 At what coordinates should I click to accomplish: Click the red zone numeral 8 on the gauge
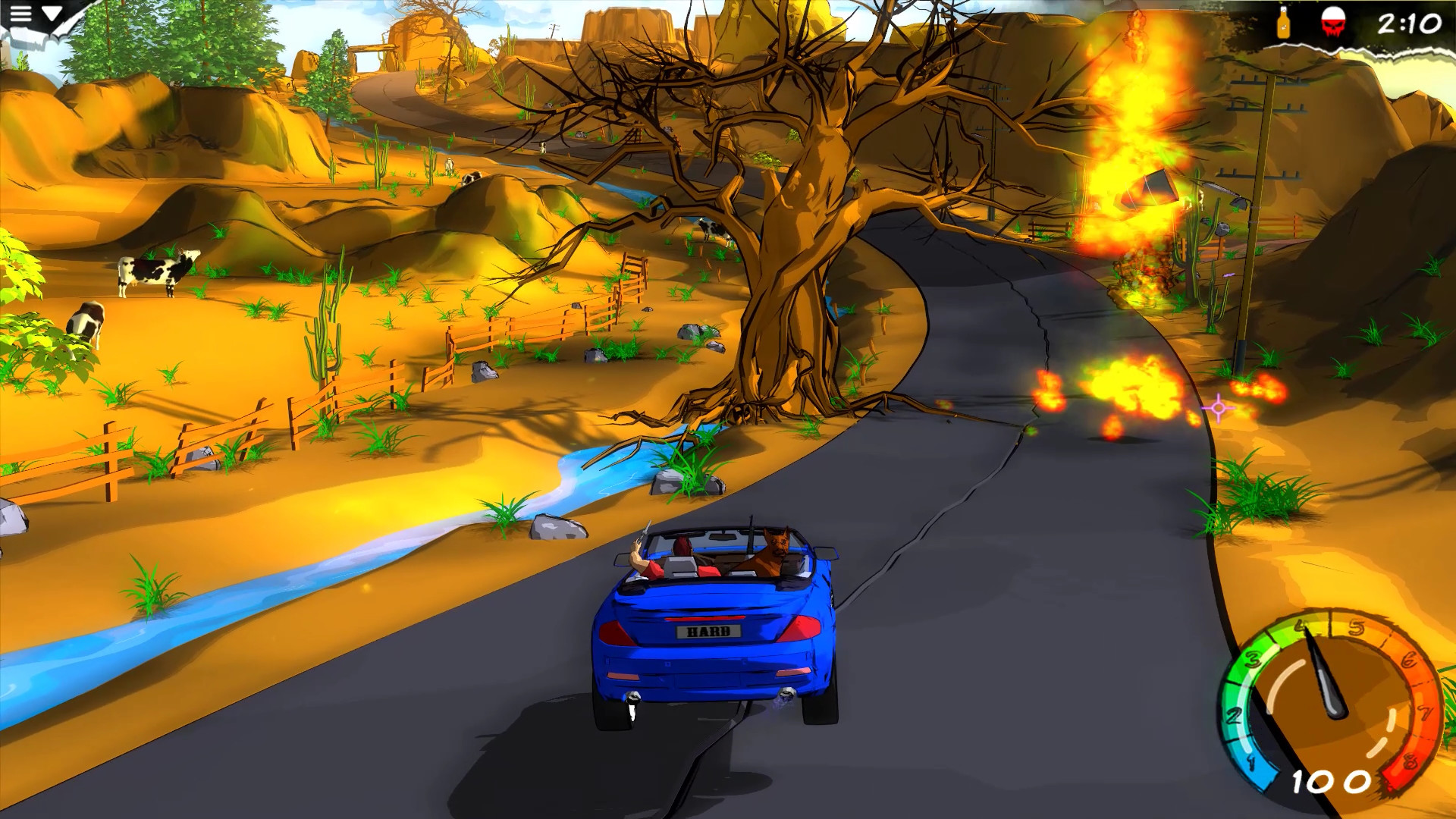(x=1409, y=760)
